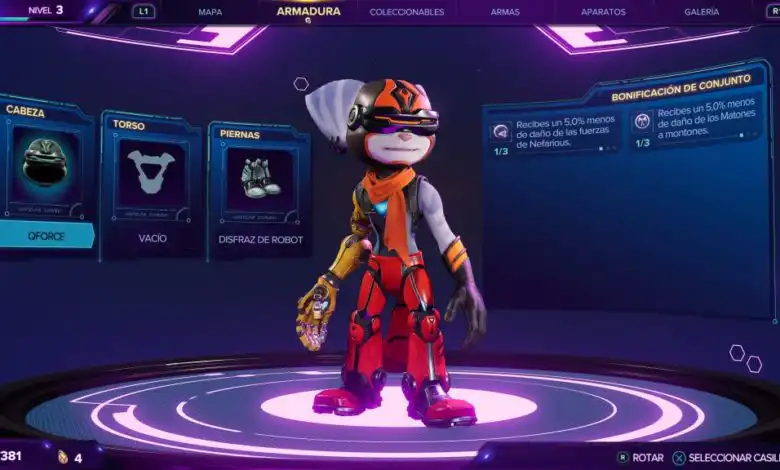The height and width of the screenshot is (470, 780).
Task: Select the Cabeza QForce helmet slot
Action: pos(45,175)
